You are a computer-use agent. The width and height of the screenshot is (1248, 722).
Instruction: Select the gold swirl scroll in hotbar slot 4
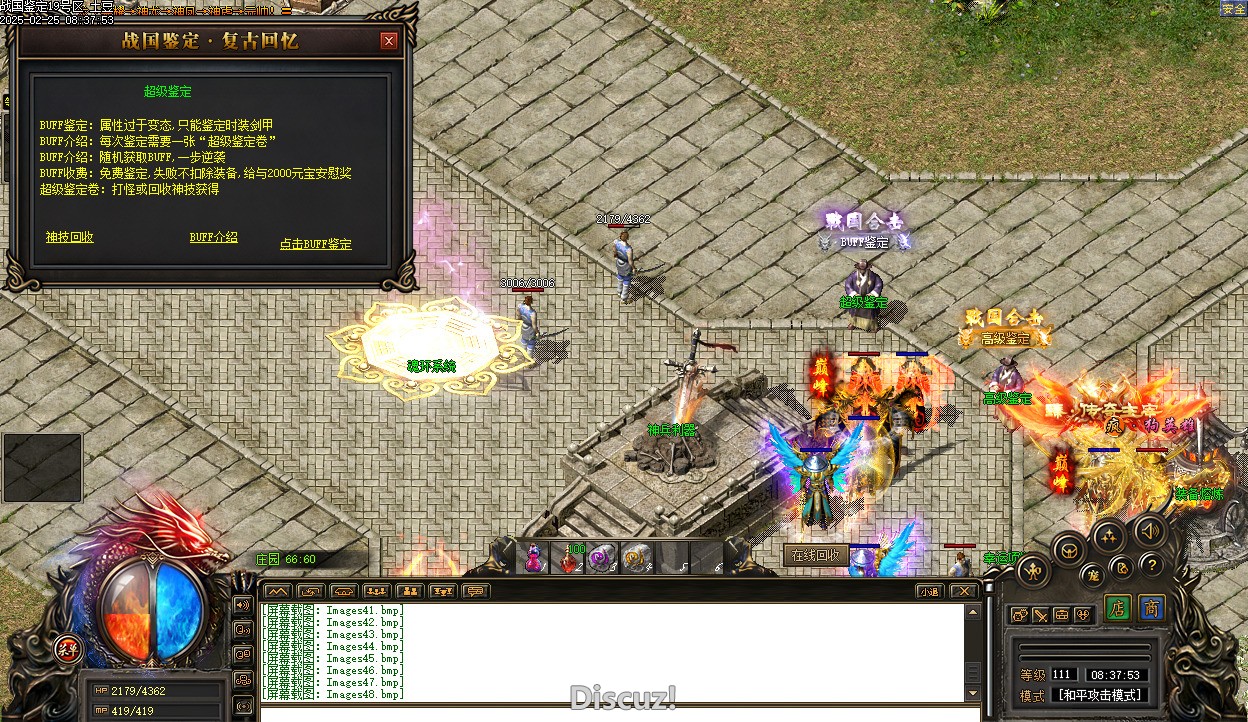[x=636, y=558]
